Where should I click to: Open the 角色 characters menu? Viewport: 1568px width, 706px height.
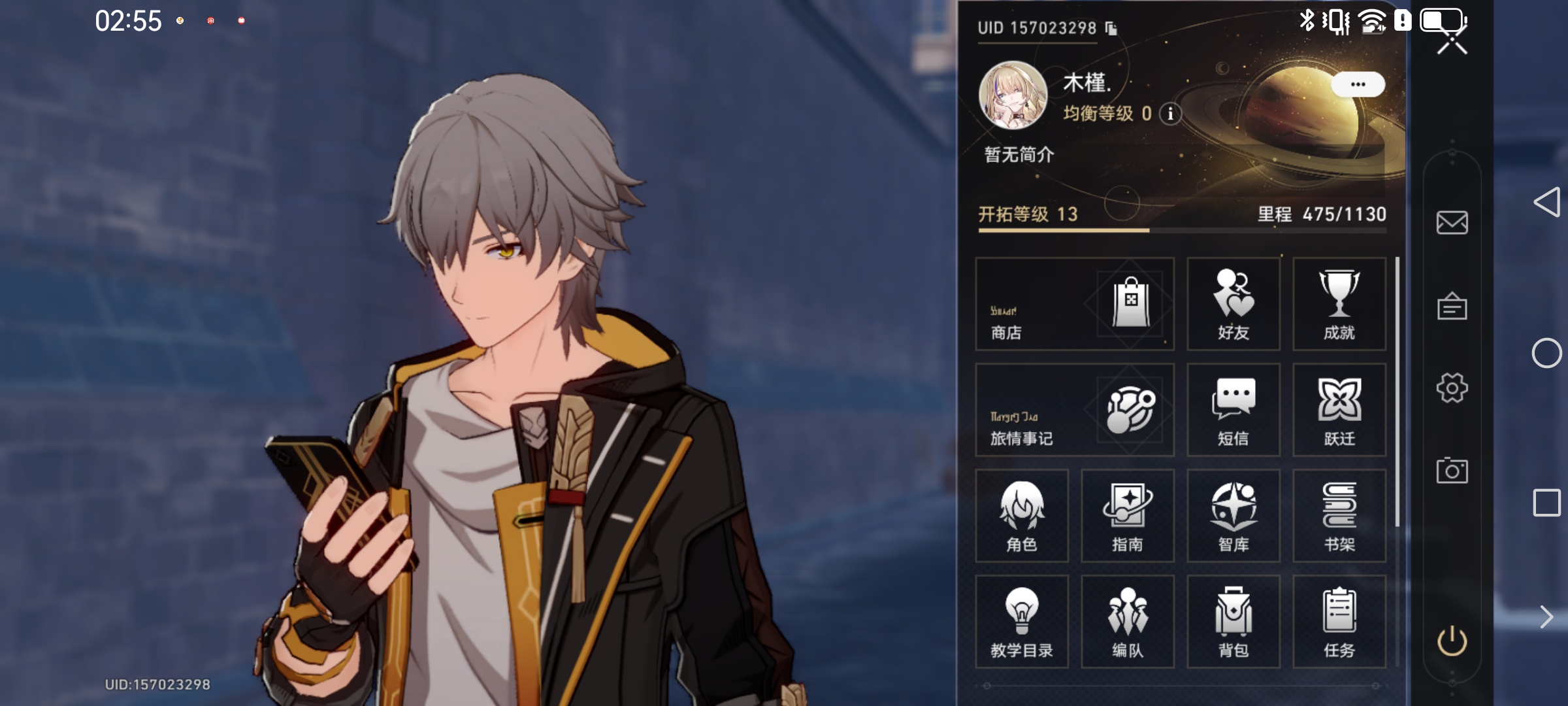(1022, 516)
